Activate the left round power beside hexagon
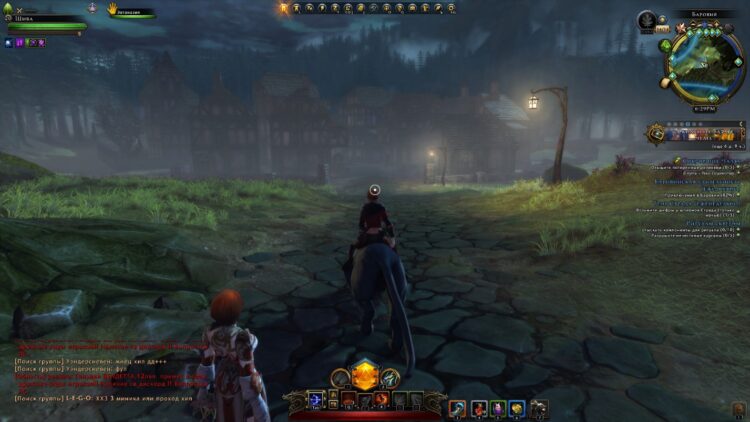Screen dimensions: 750x422 coord(340,378)
